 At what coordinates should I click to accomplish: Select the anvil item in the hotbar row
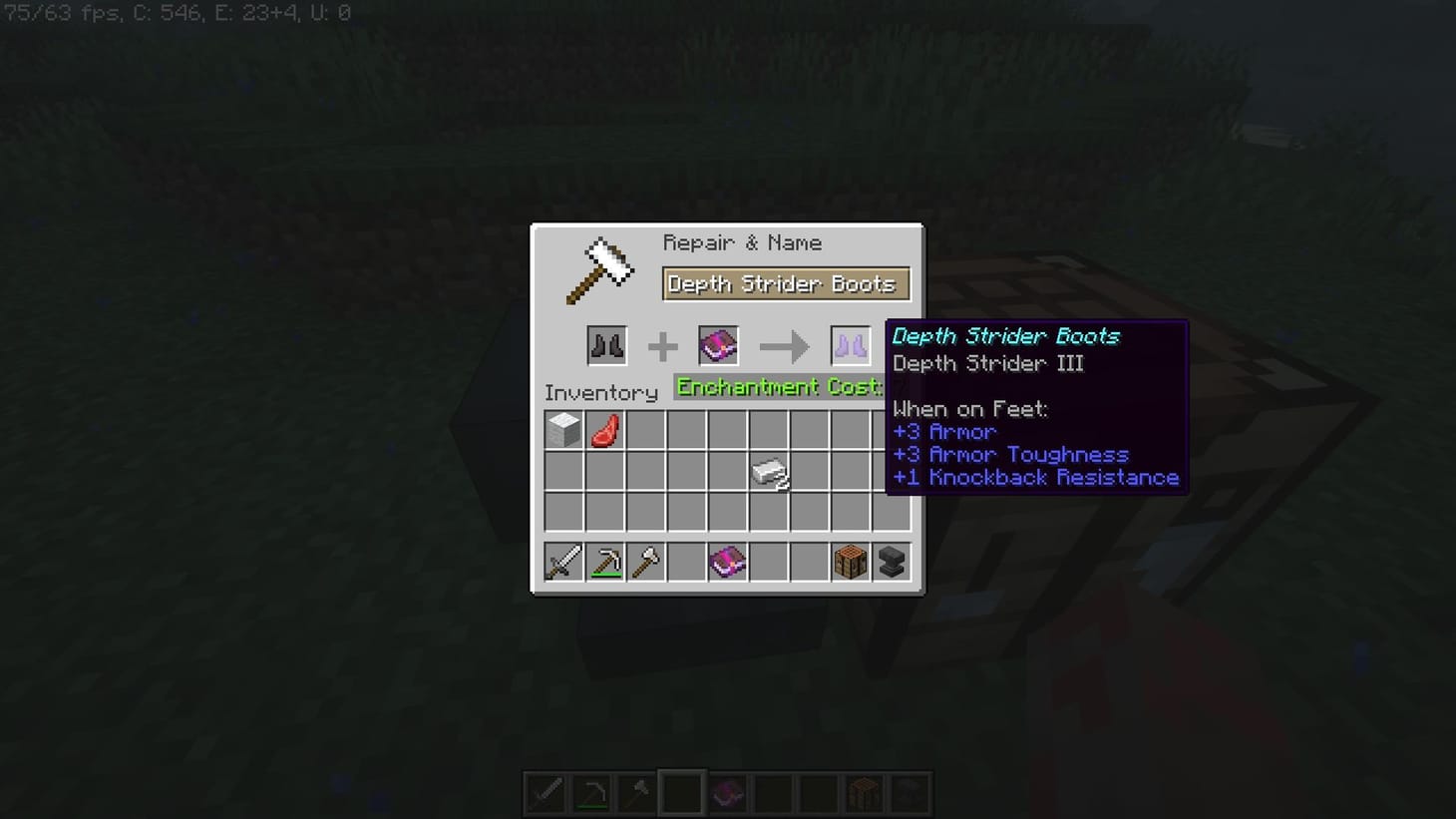click(890, 562)
